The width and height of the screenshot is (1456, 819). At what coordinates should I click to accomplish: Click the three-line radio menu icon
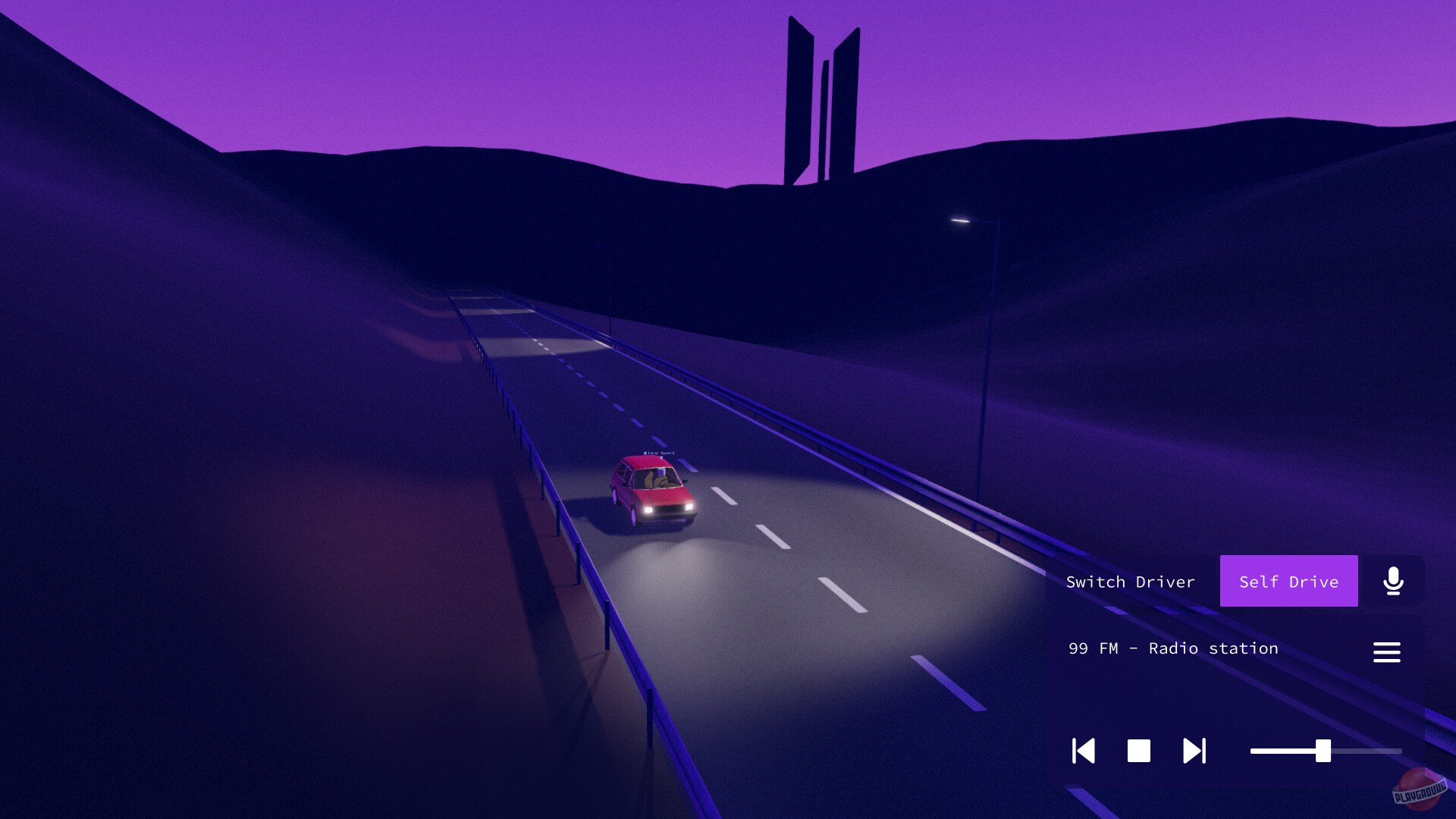(x=1388, y=652)
